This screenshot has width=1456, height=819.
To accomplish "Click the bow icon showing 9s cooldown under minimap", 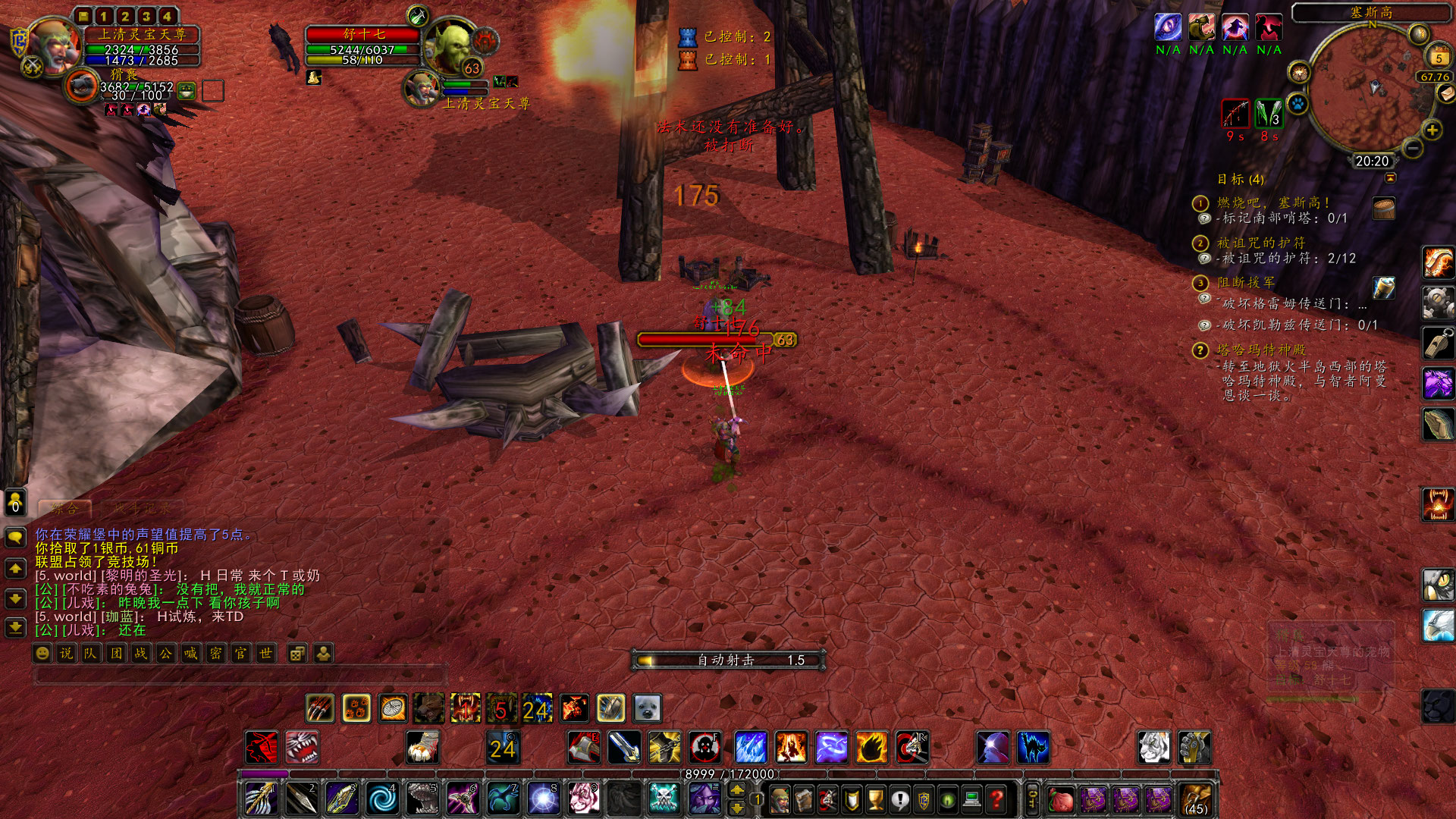I will [1235, 114].
